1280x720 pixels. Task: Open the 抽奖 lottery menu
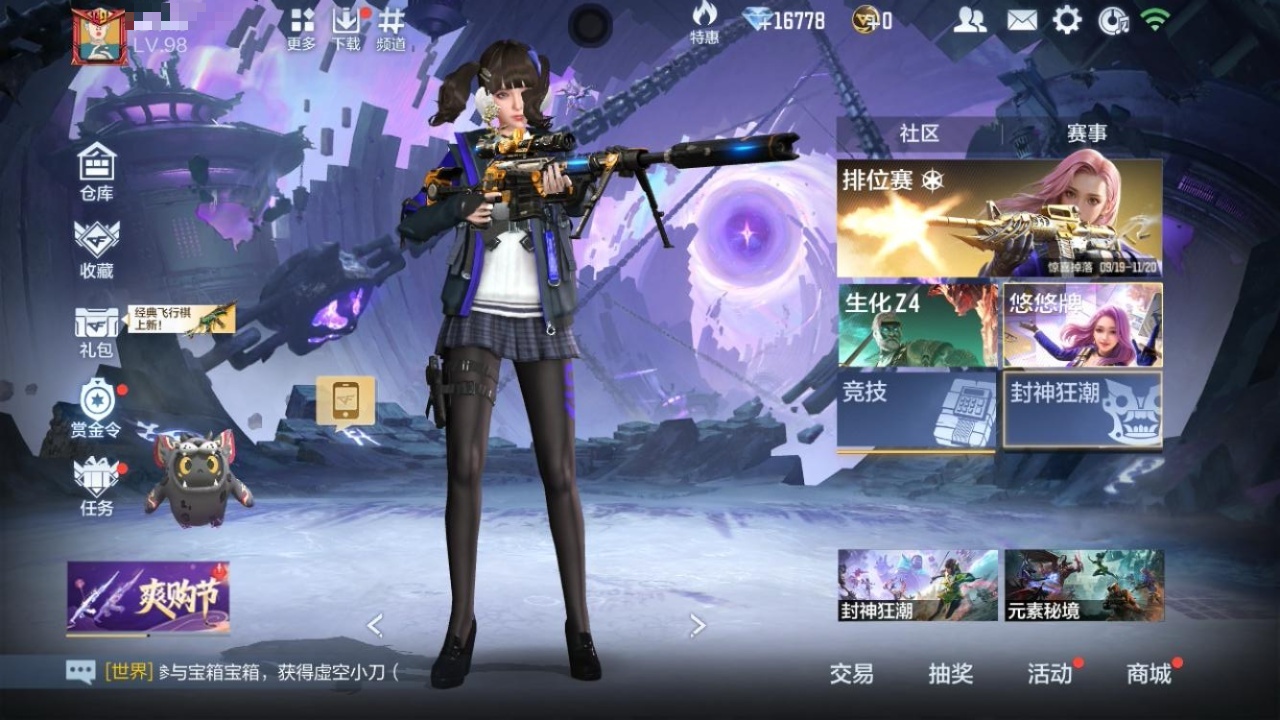[950, 674]
